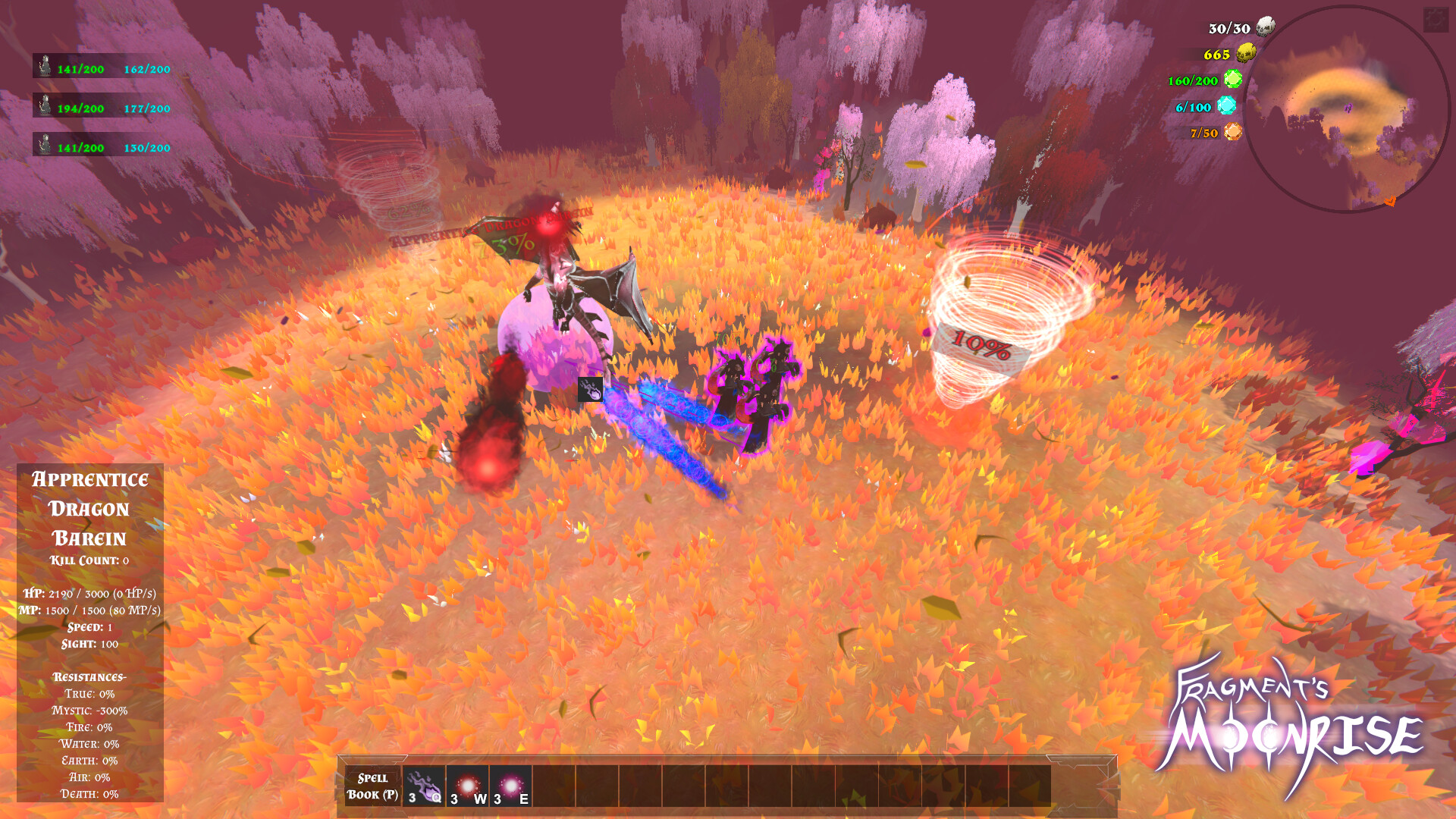Click the HP bar reading 2190/3000

(x=89, y=592)
